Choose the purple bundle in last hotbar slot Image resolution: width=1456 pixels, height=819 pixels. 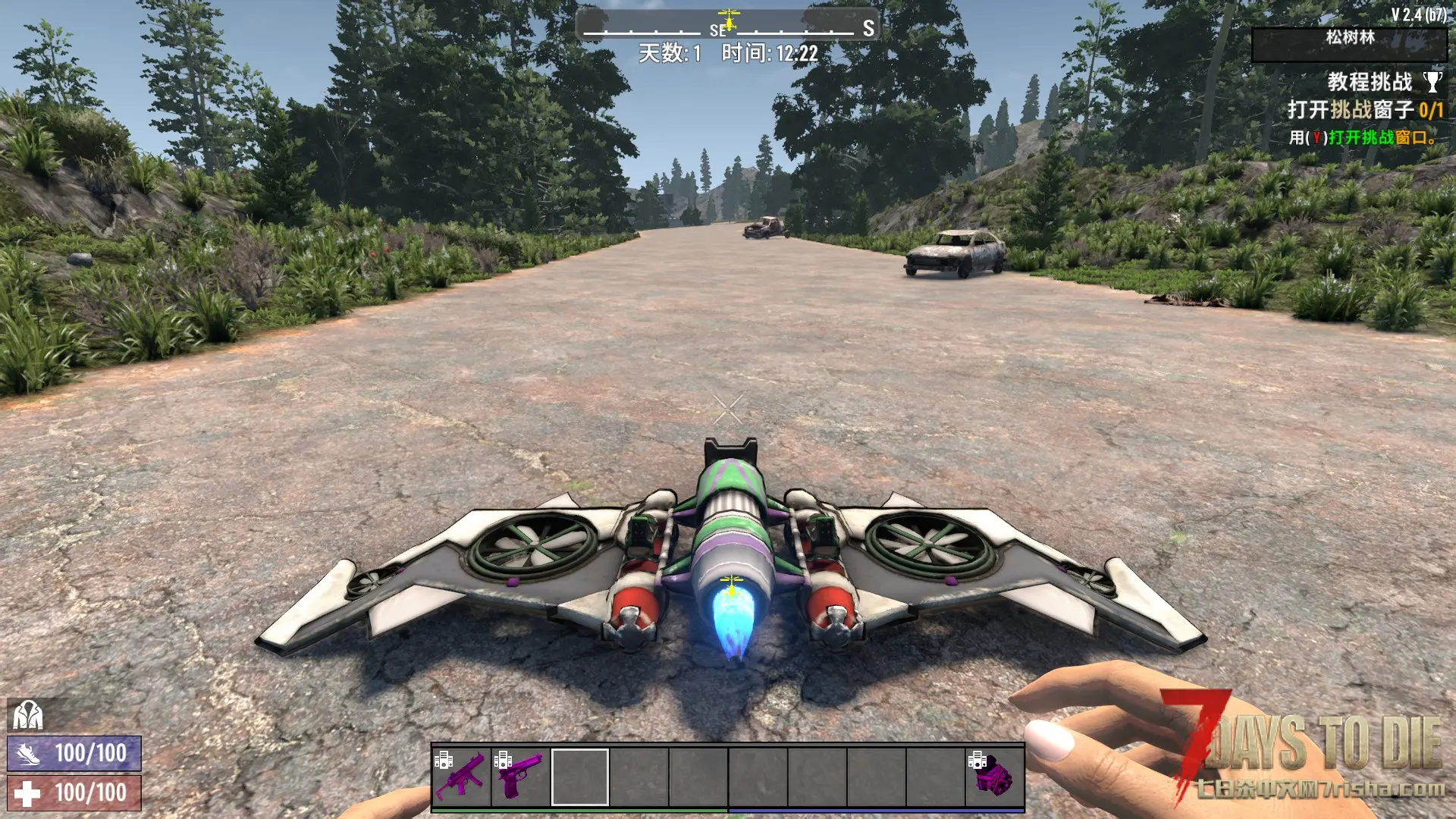pyautogui.click(x=994, y=776)
